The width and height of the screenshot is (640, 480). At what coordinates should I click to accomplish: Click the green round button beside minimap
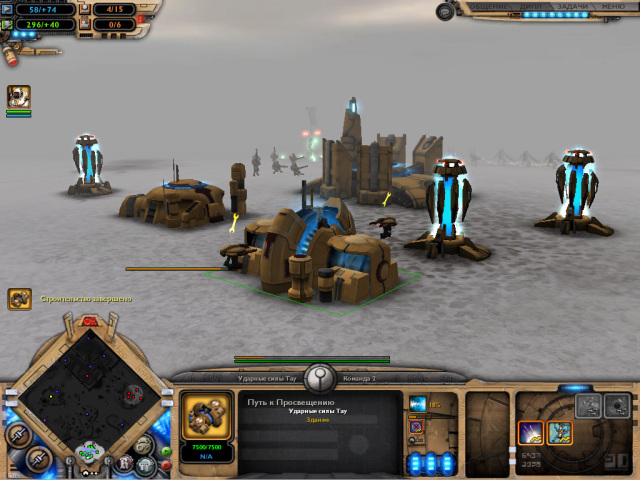coord(166,450)
